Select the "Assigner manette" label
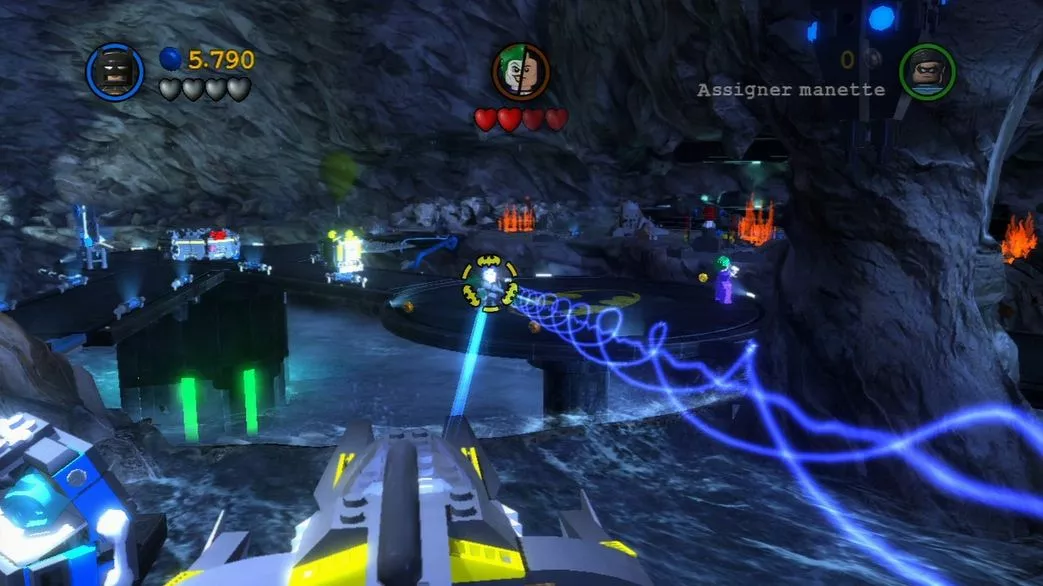 click(790, 90)
